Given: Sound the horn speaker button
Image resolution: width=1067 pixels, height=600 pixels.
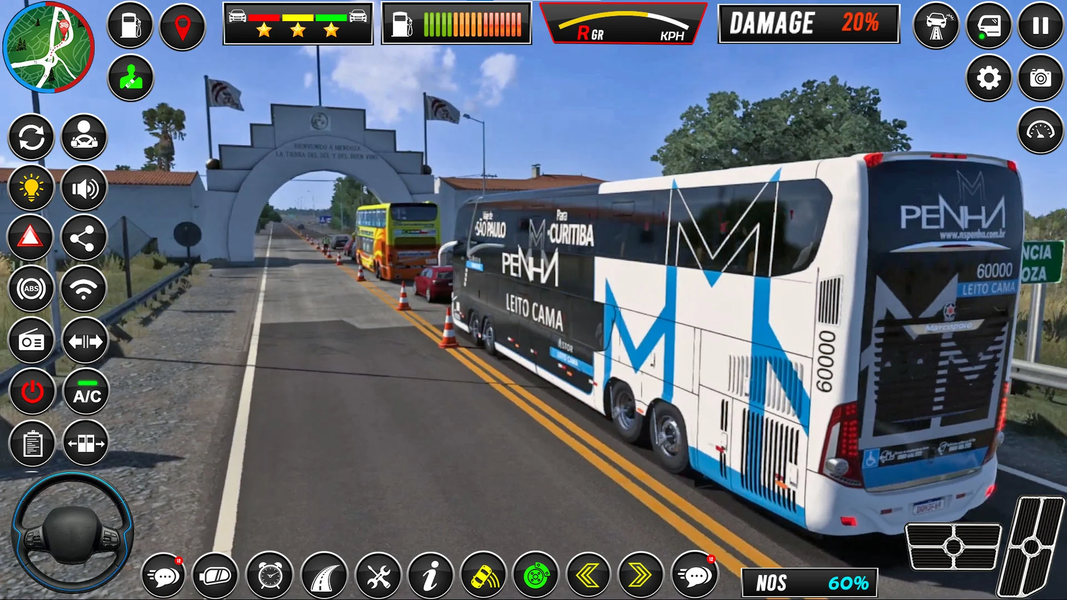Looking at the screenshot, I should pos(84,187).
